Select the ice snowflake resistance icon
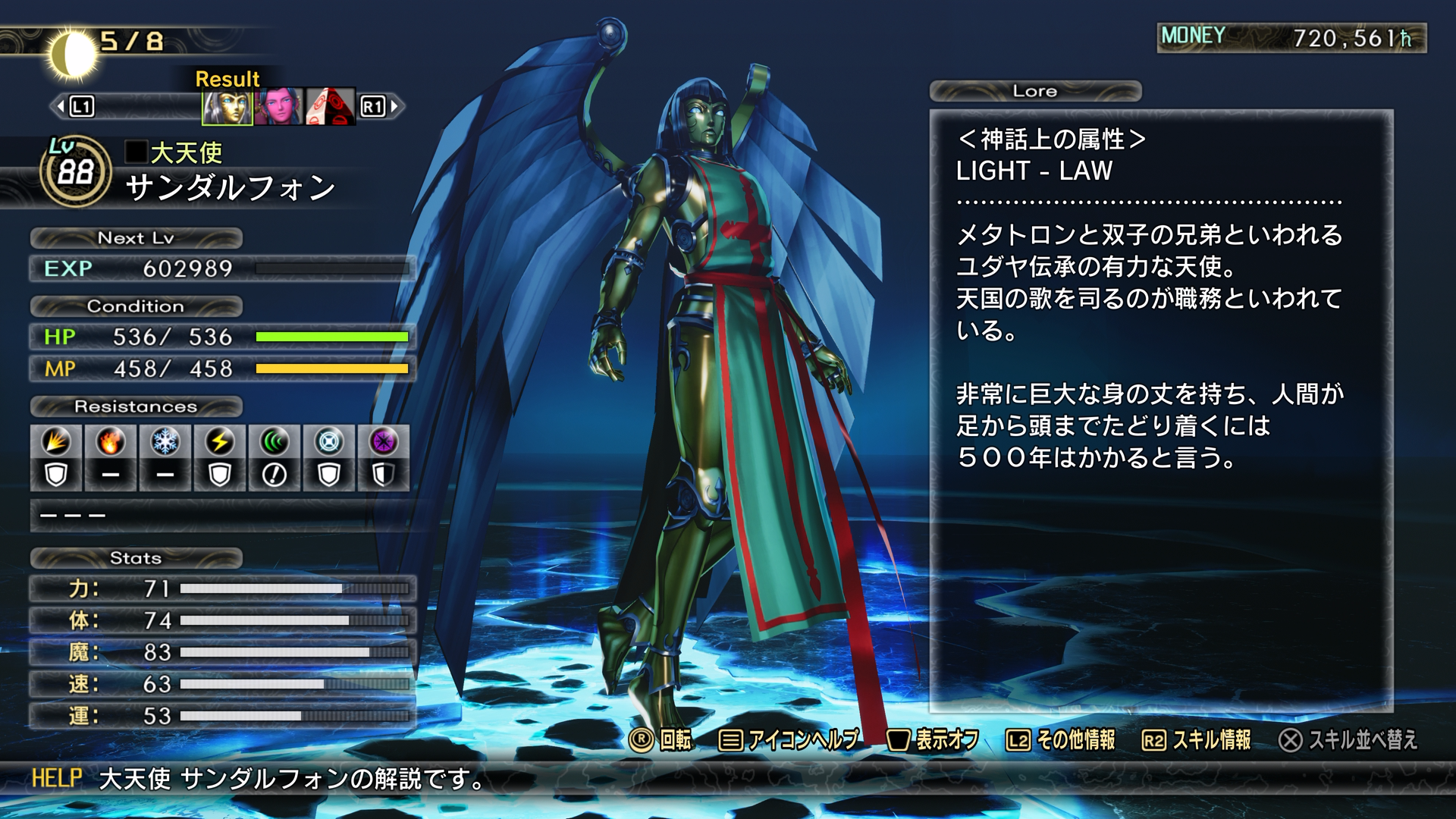This screenshot has height=819, width=1456. coord(165,442)
